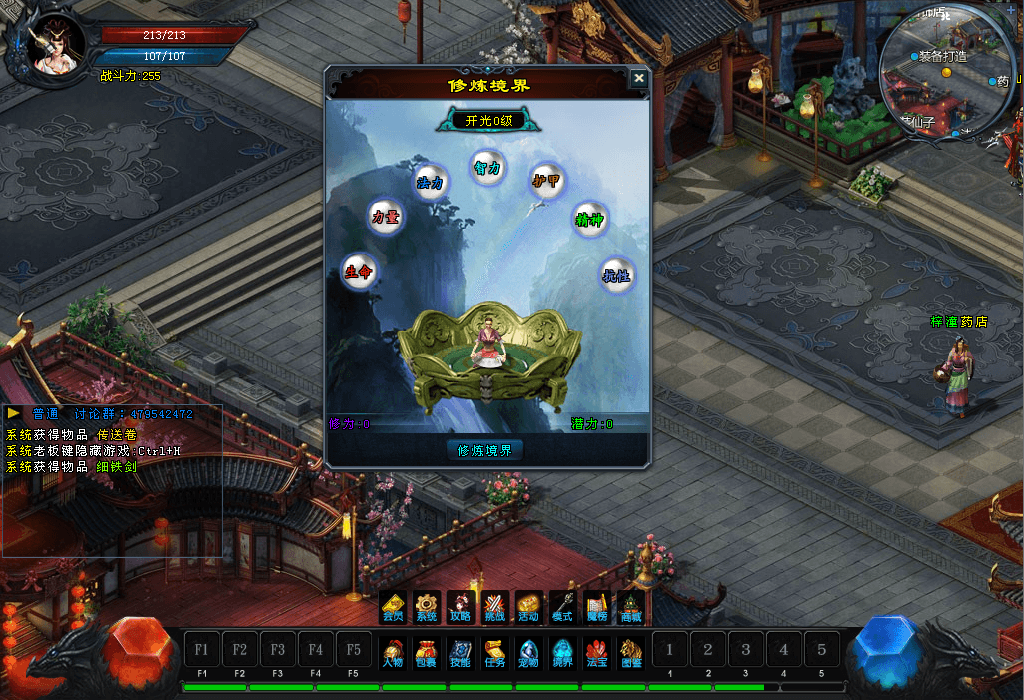Select the 力量 (strength) attribute orb
Image resolution: width=1024 pixels, height=700 pixels.
point(386,217)
